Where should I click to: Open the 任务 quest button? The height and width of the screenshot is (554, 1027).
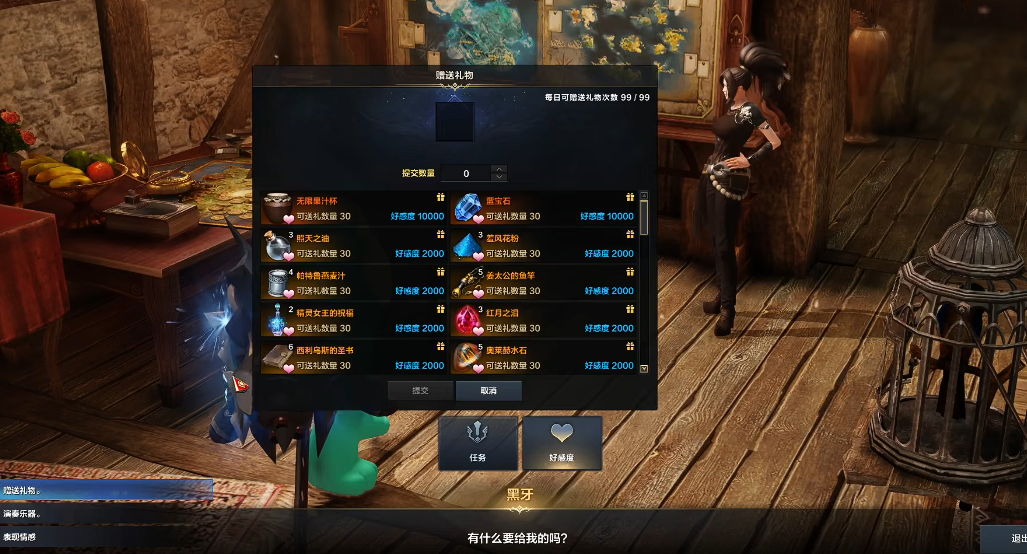(x=478, y=443)
